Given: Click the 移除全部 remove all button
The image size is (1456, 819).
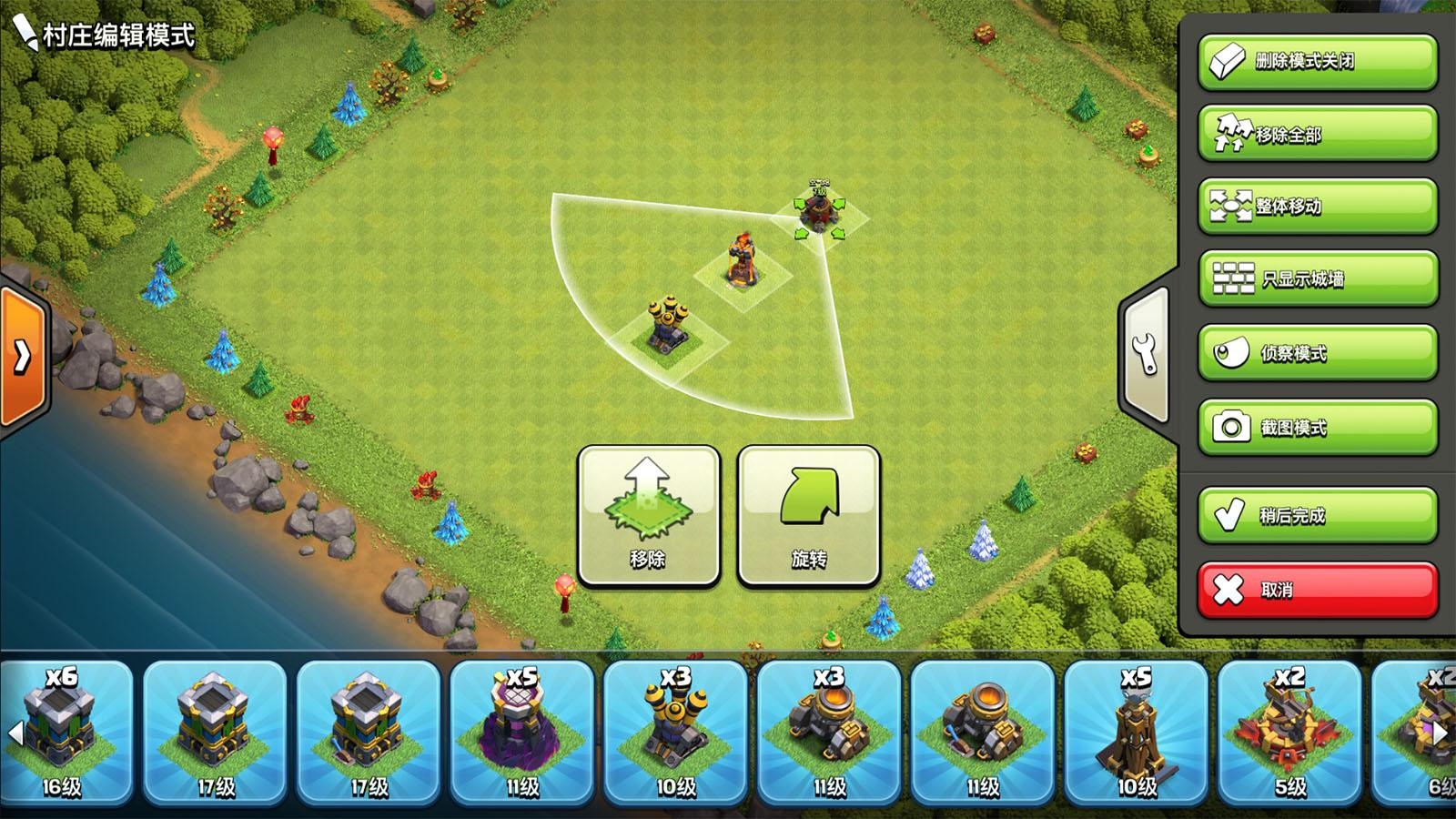Looking at the screenshot, I should pyautogui.click(x=1317, y=134).
